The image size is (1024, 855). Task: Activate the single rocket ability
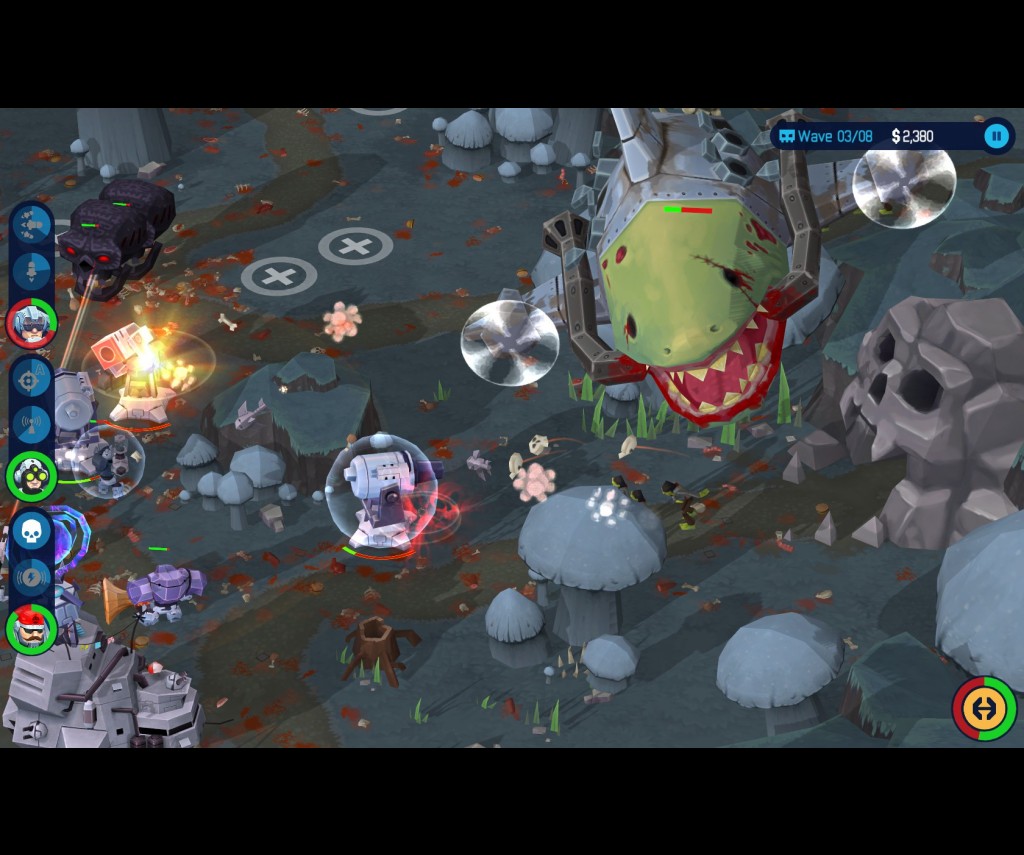point(32,270)
